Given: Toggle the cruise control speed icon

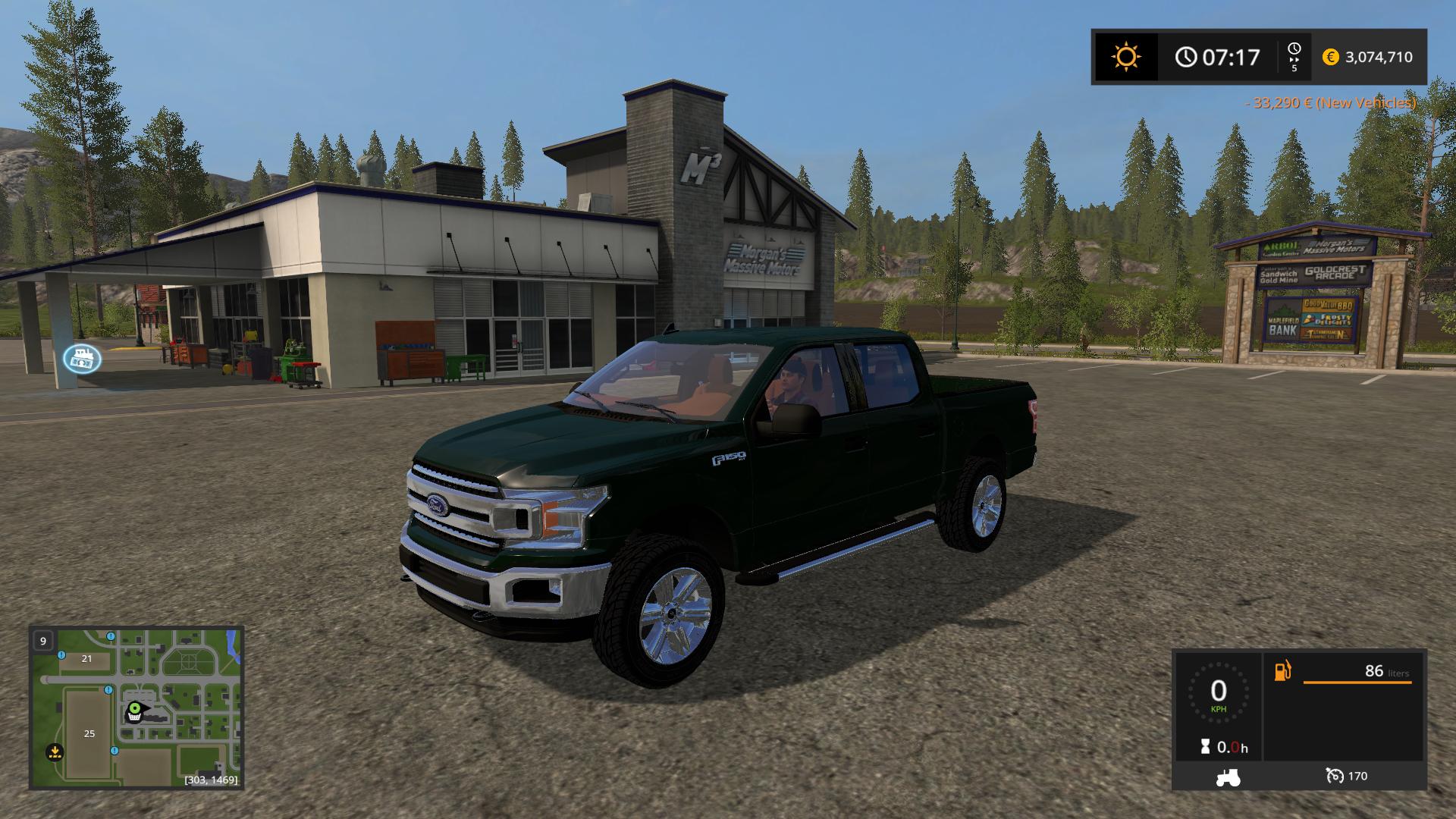Looking at the screenshot, I should pyautogui.click(x=1334, y=776).
